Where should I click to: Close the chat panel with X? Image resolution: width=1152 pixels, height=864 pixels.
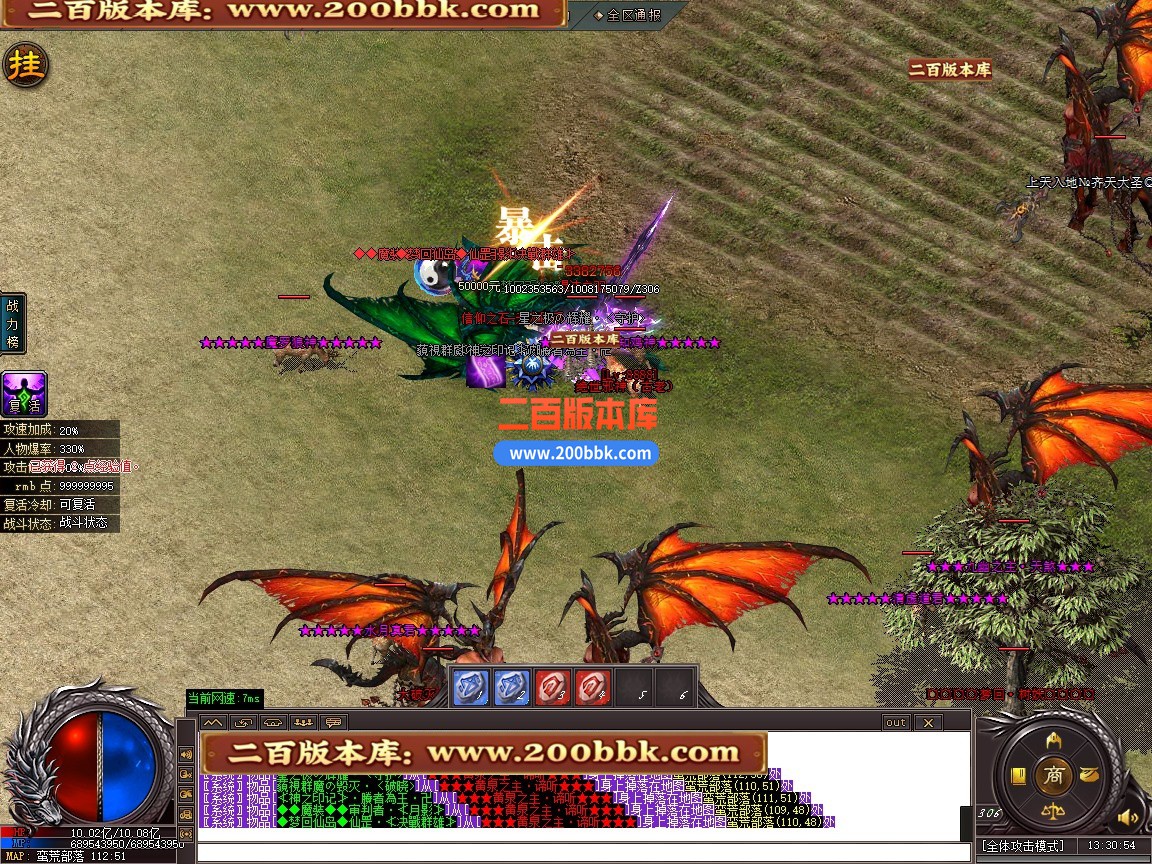[x=928, y=722]
